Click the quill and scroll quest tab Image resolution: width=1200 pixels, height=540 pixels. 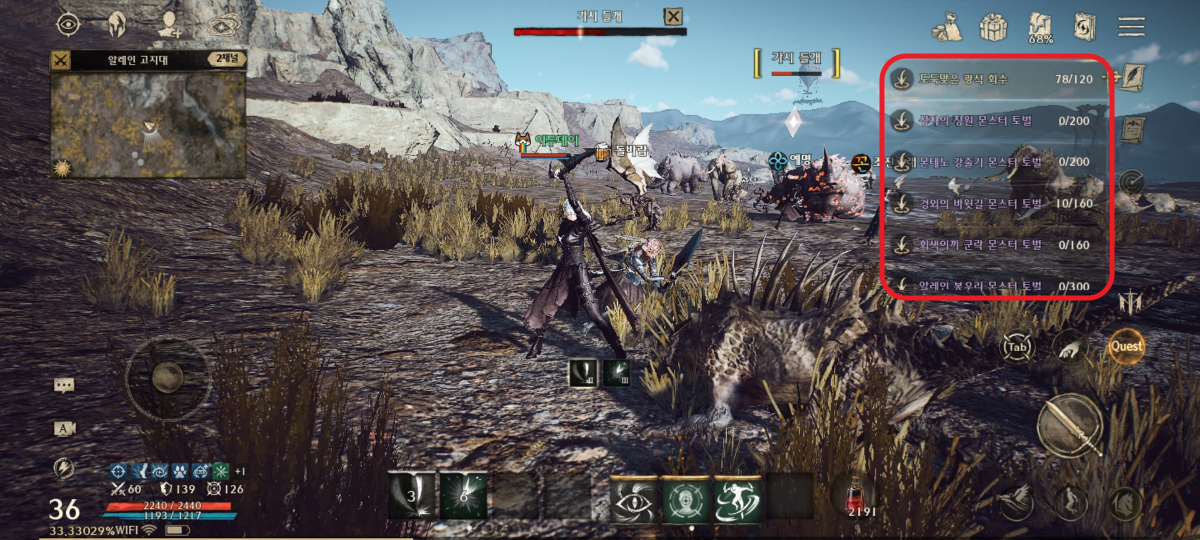pyautogui.click(x=1132, y=77)
